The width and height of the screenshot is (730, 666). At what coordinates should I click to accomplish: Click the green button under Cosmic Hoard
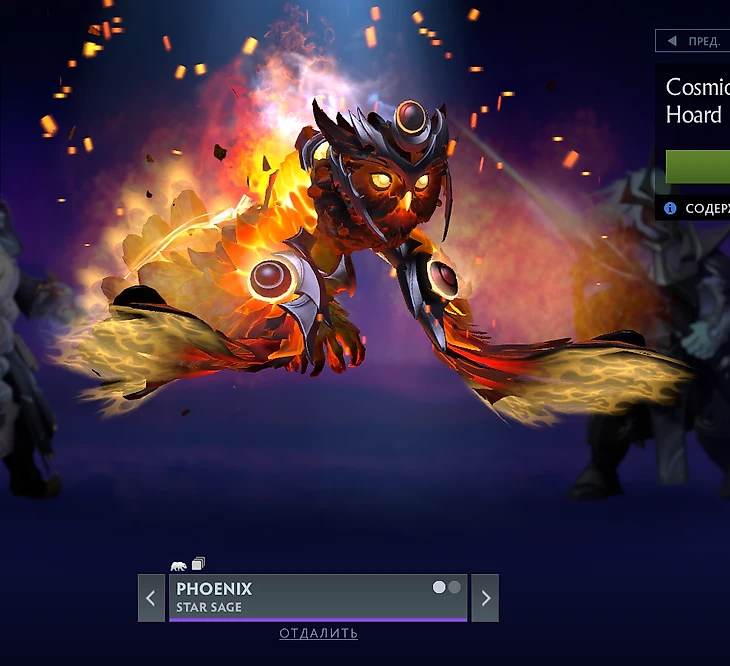698,166
